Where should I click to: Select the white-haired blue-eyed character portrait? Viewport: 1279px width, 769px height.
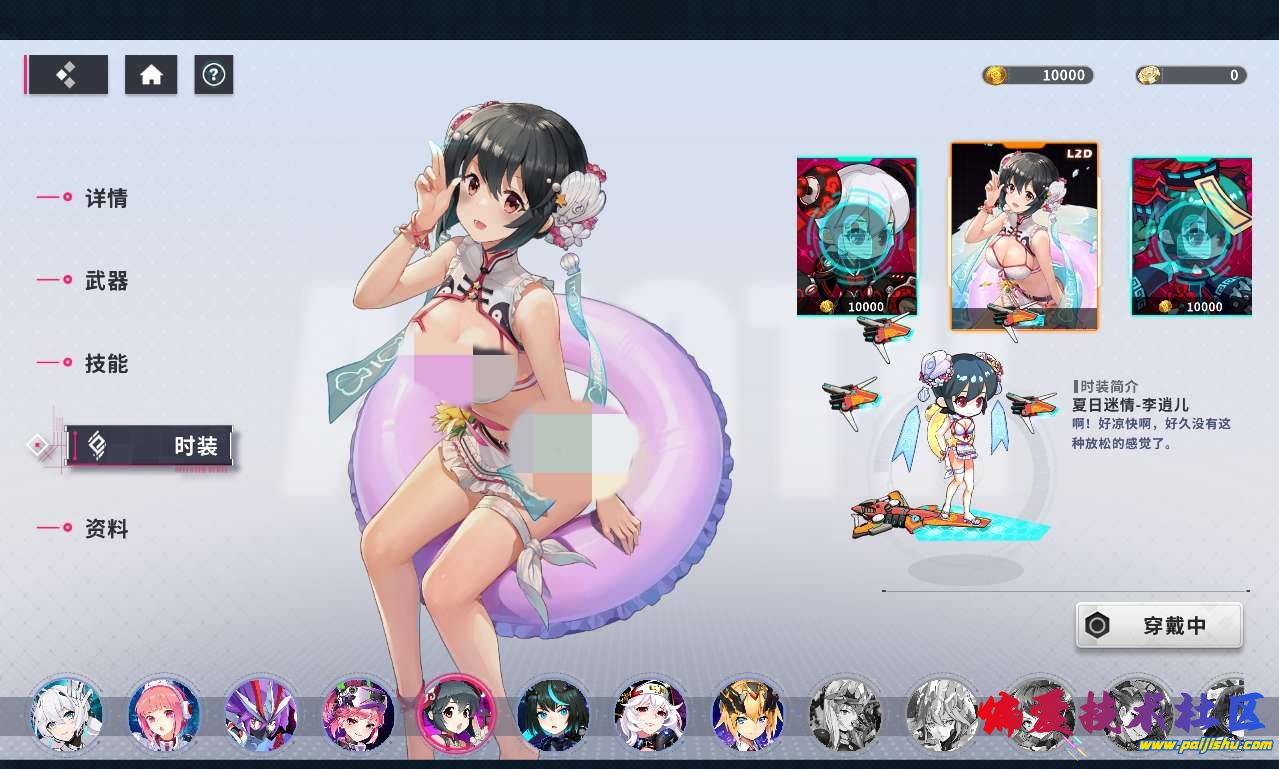coord(65,714)
